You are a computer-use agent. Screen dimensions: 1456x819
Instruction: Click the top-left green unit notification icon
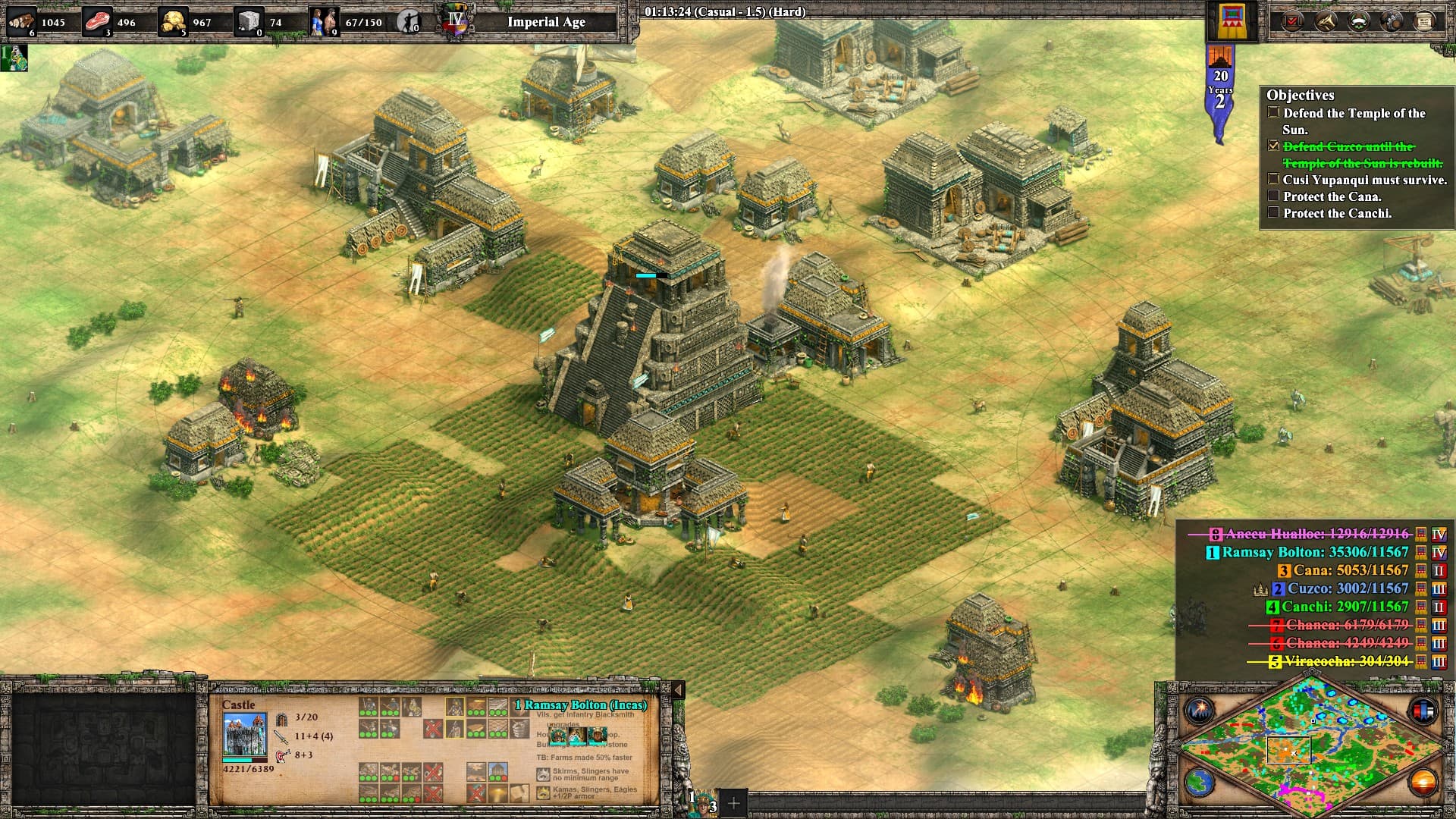14,58
